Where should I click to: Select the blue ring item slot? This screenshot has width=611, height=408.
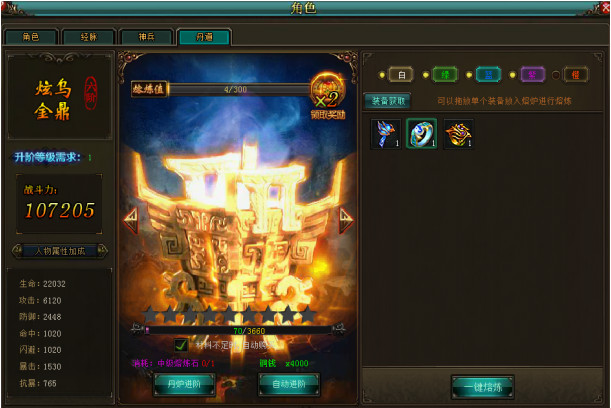click(x=421, y=133)
